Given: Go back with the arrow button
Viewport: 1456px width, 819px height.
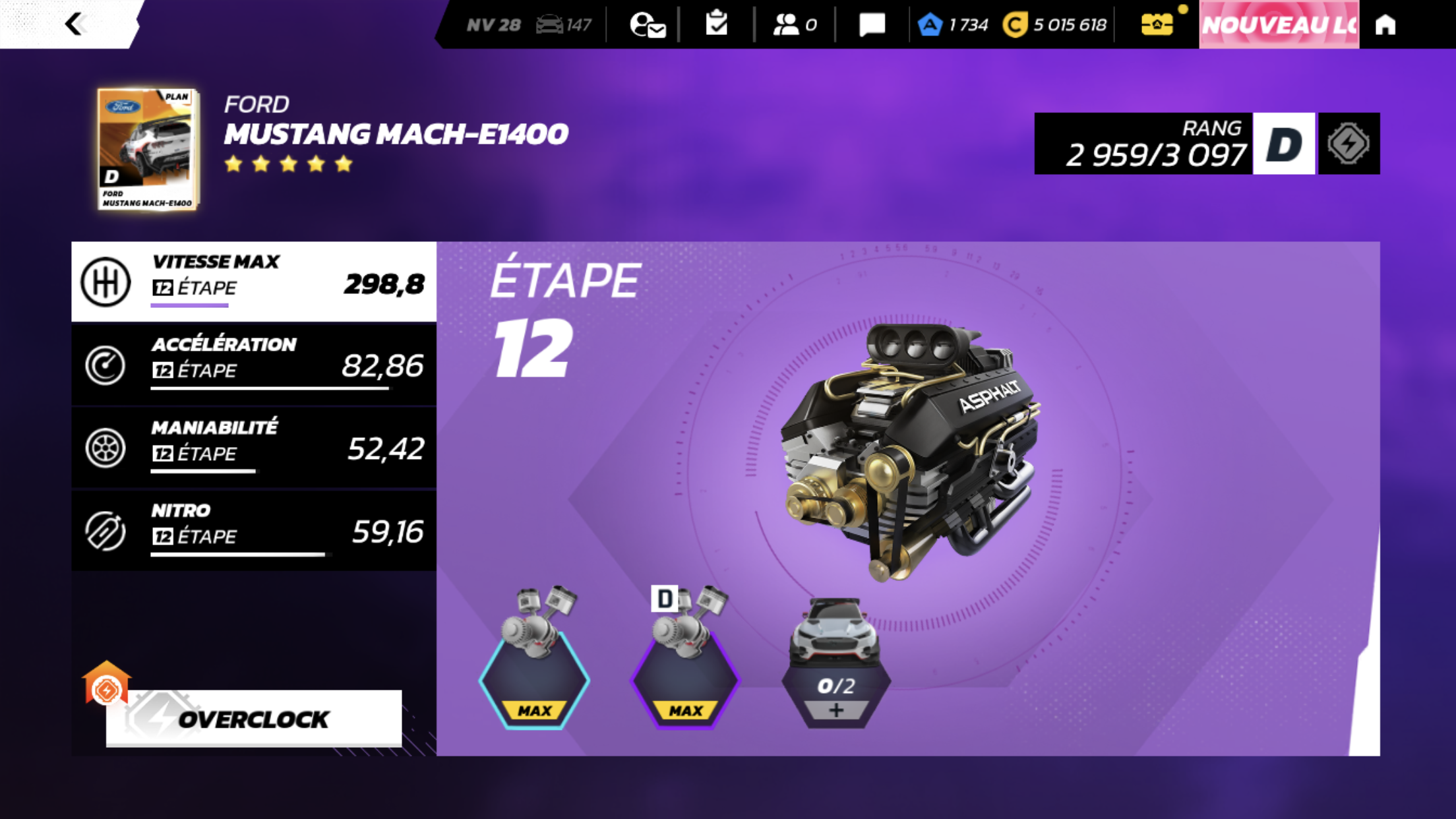Looking at the screenshot, I should click(x=75, y=24).
